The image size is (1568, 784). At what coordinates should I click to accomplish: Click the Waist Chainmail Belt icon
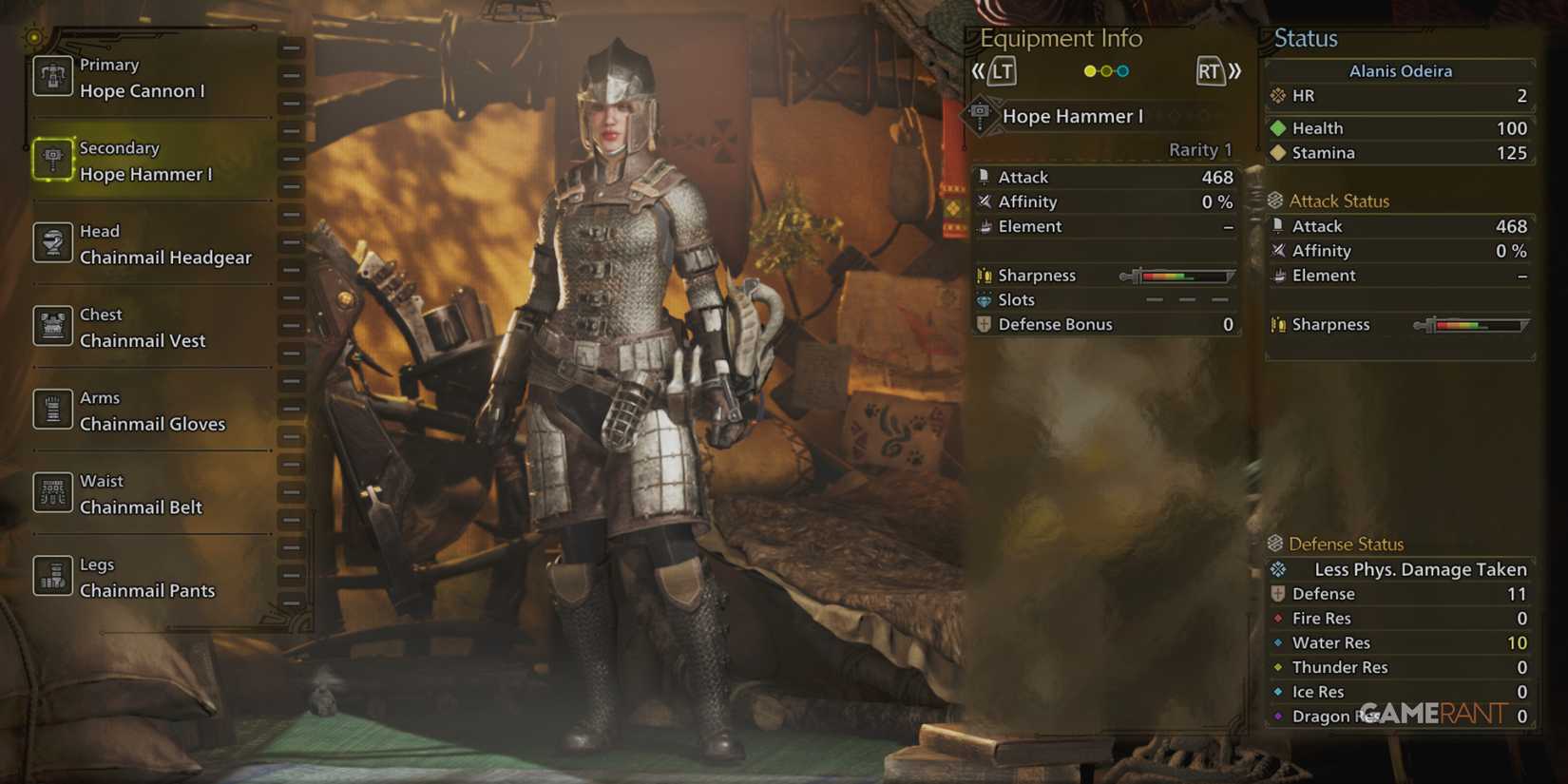tap(52, 492)
